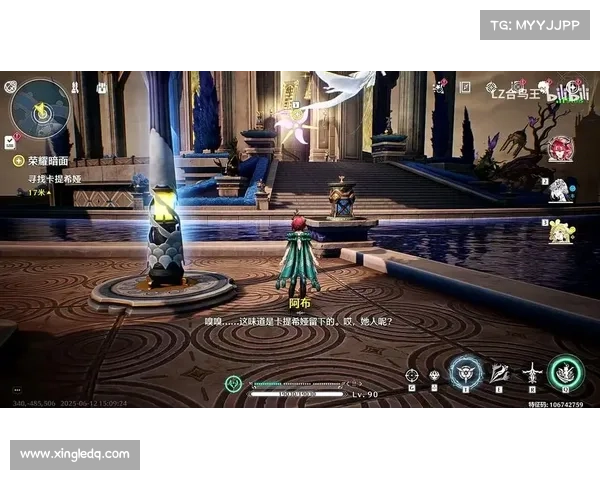This screenshot has height=480, width=600.
Task: Open the square menu icon at top
Action: coord(463,89)
